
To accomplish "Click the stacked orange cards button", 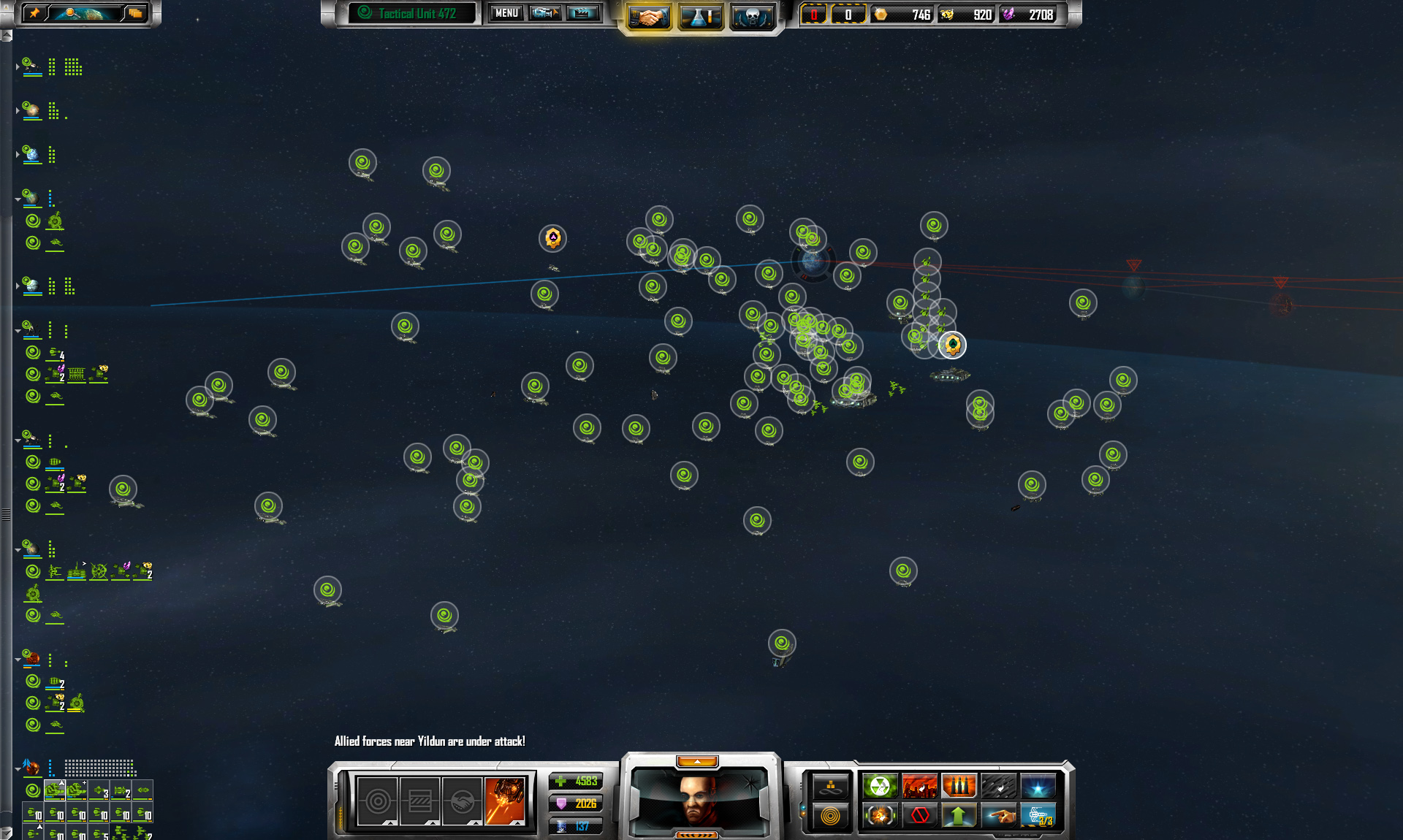I will click(x=135, y=13).
